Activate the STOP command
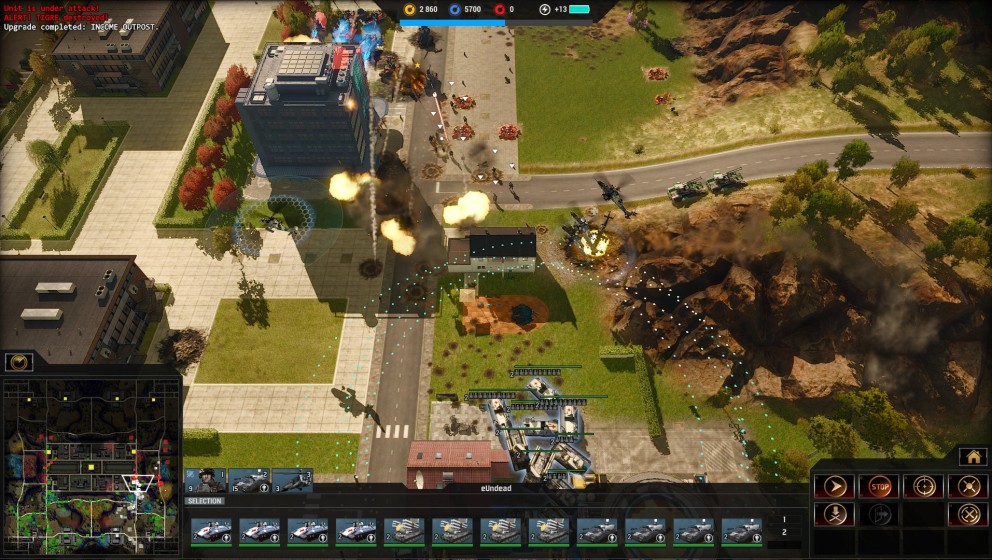Image resolution: width=992 pixels, height=560 pixels. pos(878,486)
